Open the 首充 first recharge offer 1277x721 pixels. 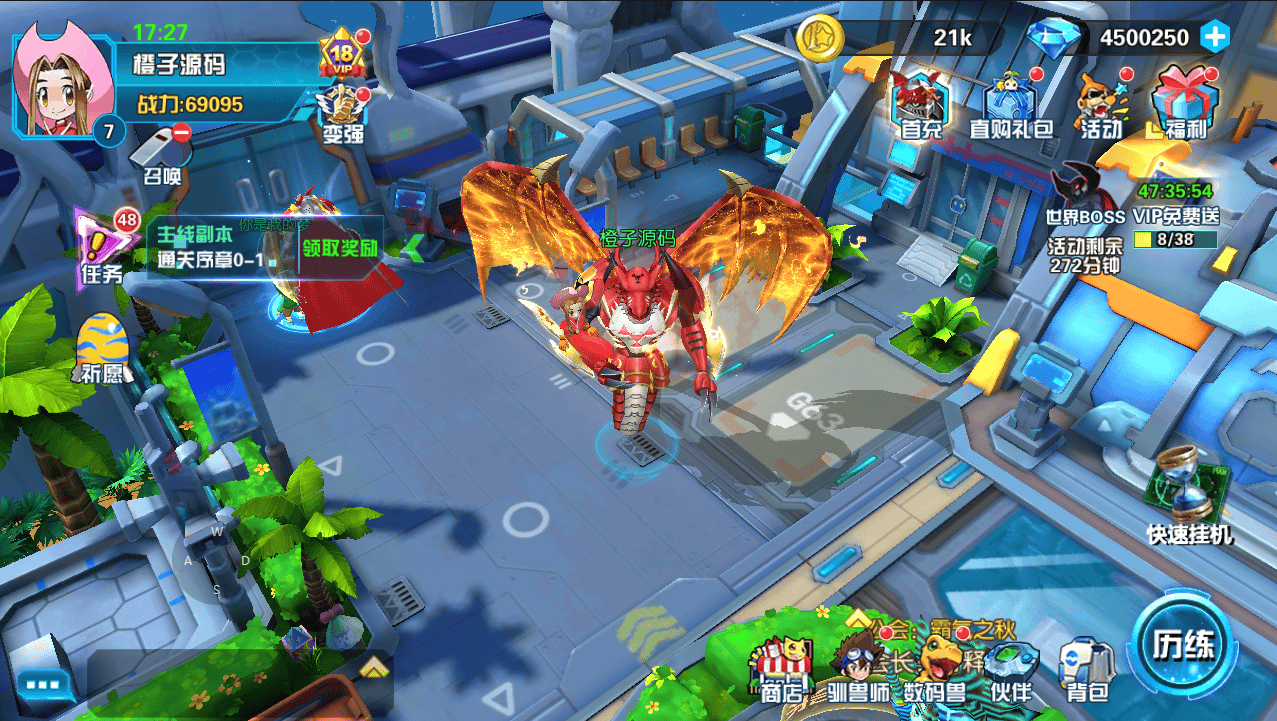(x=920, y=101)
